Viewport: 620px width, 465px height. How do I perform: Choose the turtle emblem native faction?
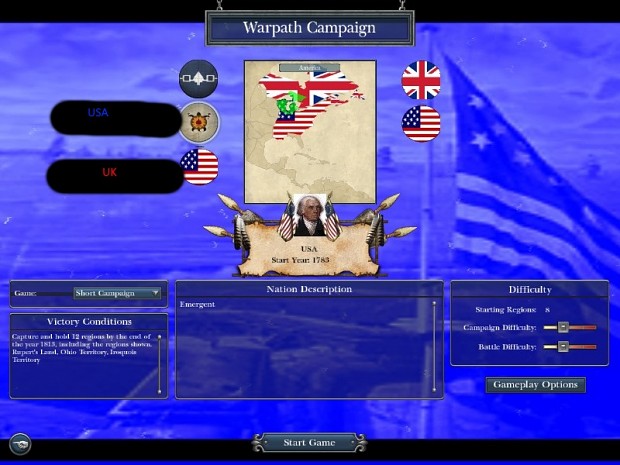tap(198, 122)
